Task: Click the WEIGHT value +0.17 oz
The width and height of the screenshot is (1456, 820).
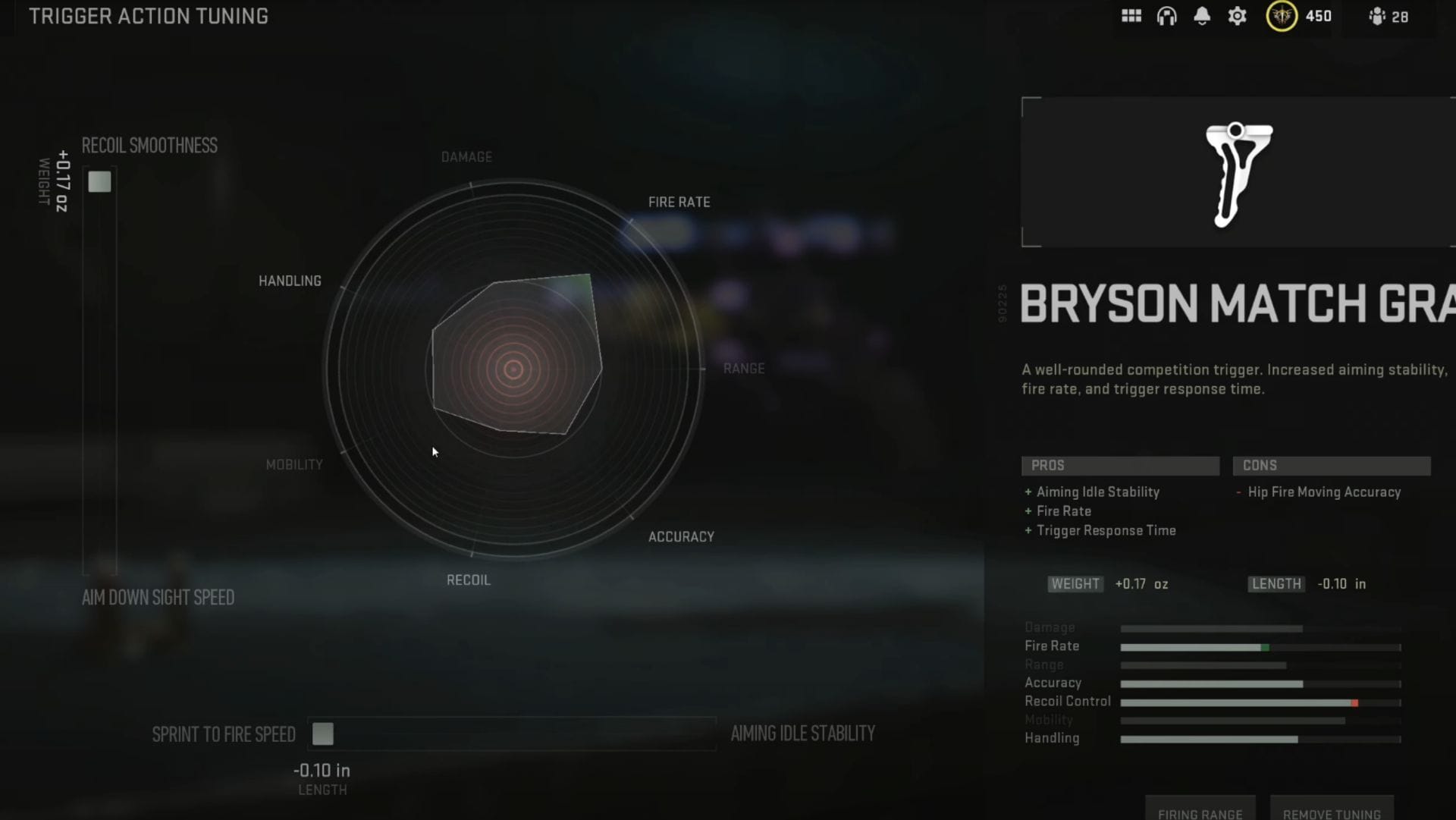Action: click(x=1141, y=584)
